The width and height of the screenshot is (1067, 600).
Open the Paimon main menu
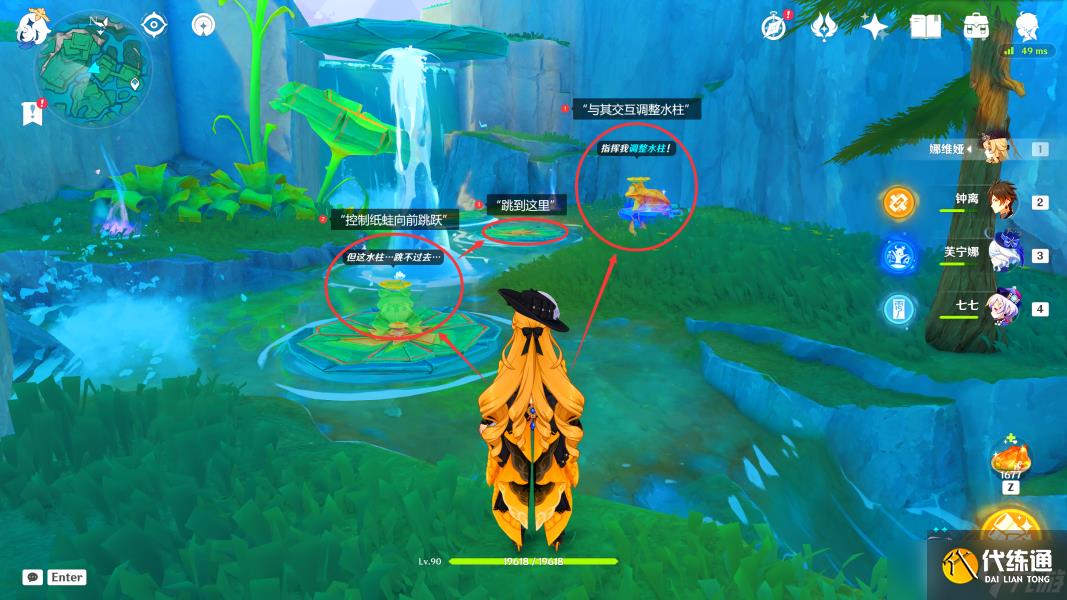click(x=31, y=26)
